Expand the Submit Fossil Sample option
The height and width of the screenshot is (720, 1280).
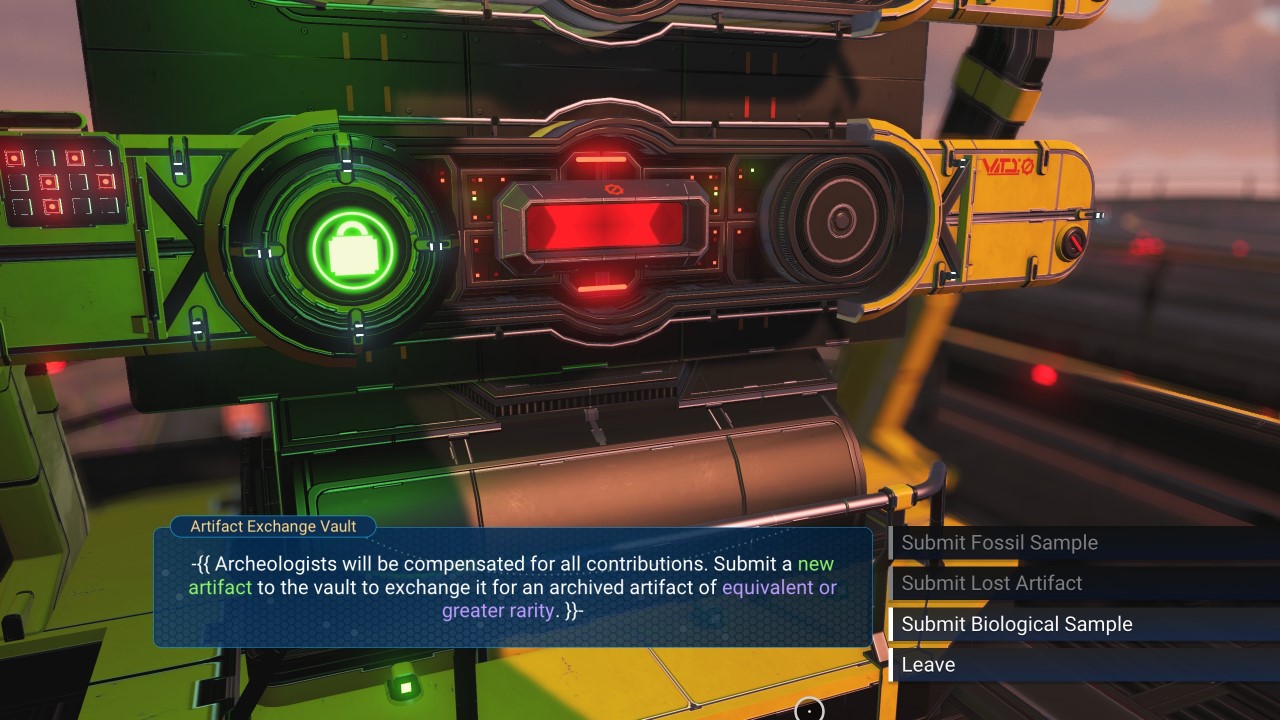(999, 543)
